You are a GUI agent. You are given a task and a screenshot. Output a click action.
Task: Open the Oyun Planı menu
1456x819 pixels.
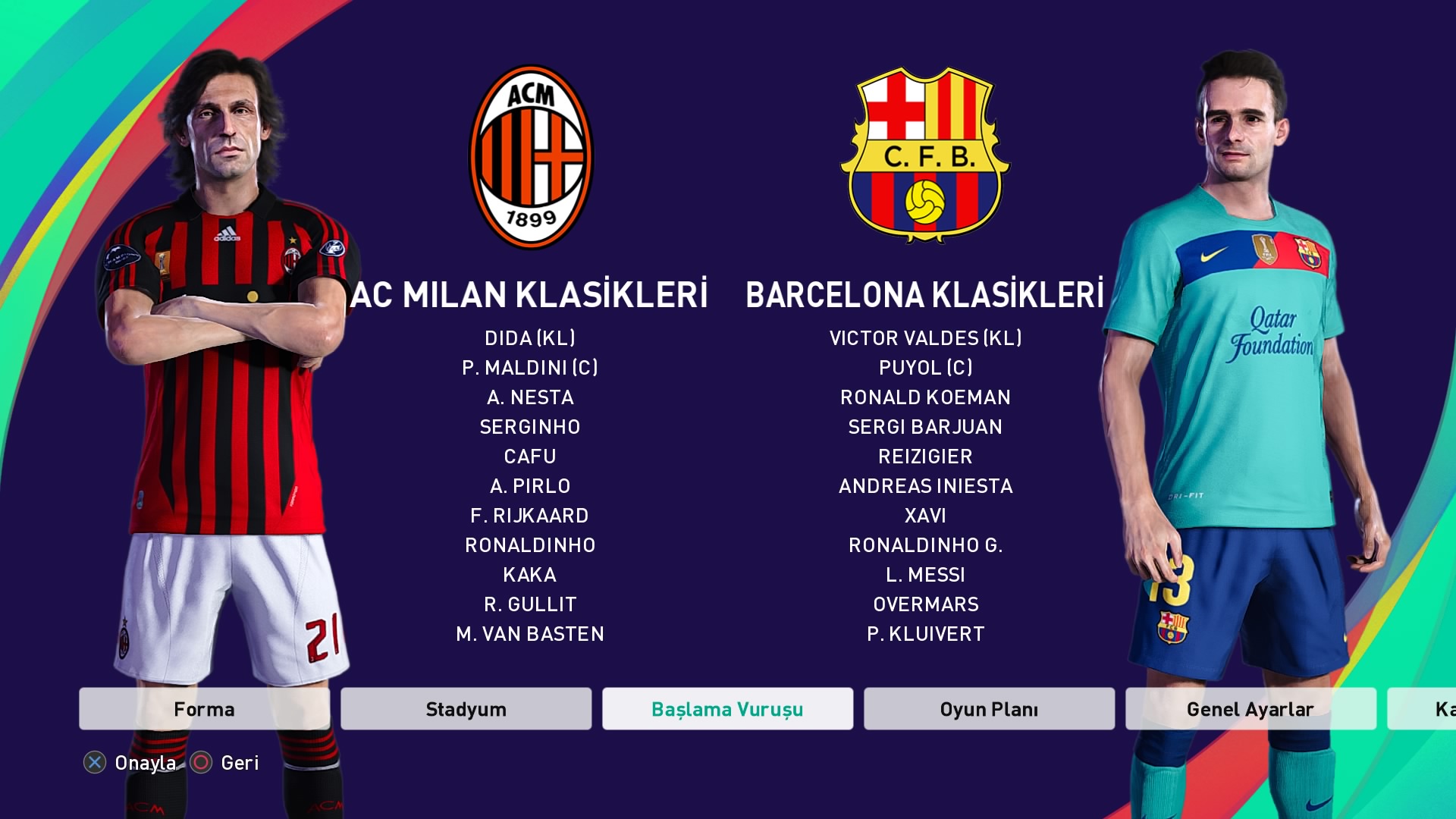point(989,709)
